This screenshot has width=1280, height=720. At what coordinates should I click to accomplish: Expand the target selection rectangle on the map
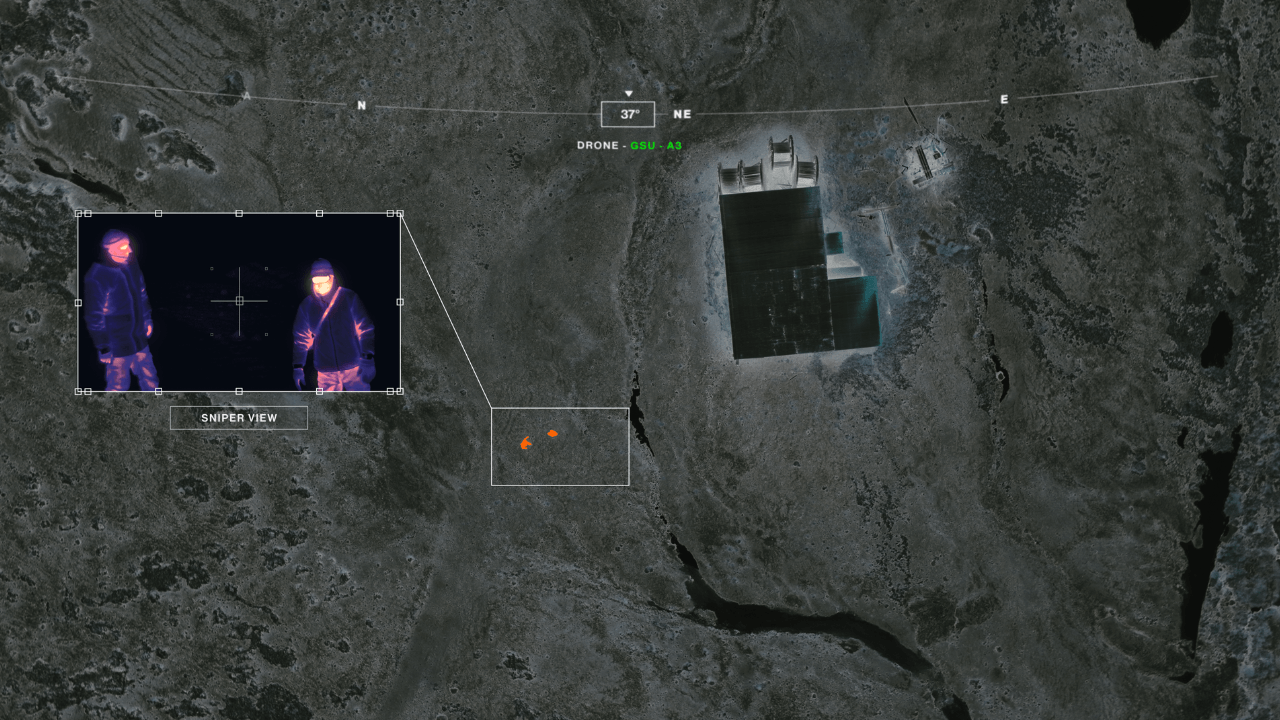[559, 444]
